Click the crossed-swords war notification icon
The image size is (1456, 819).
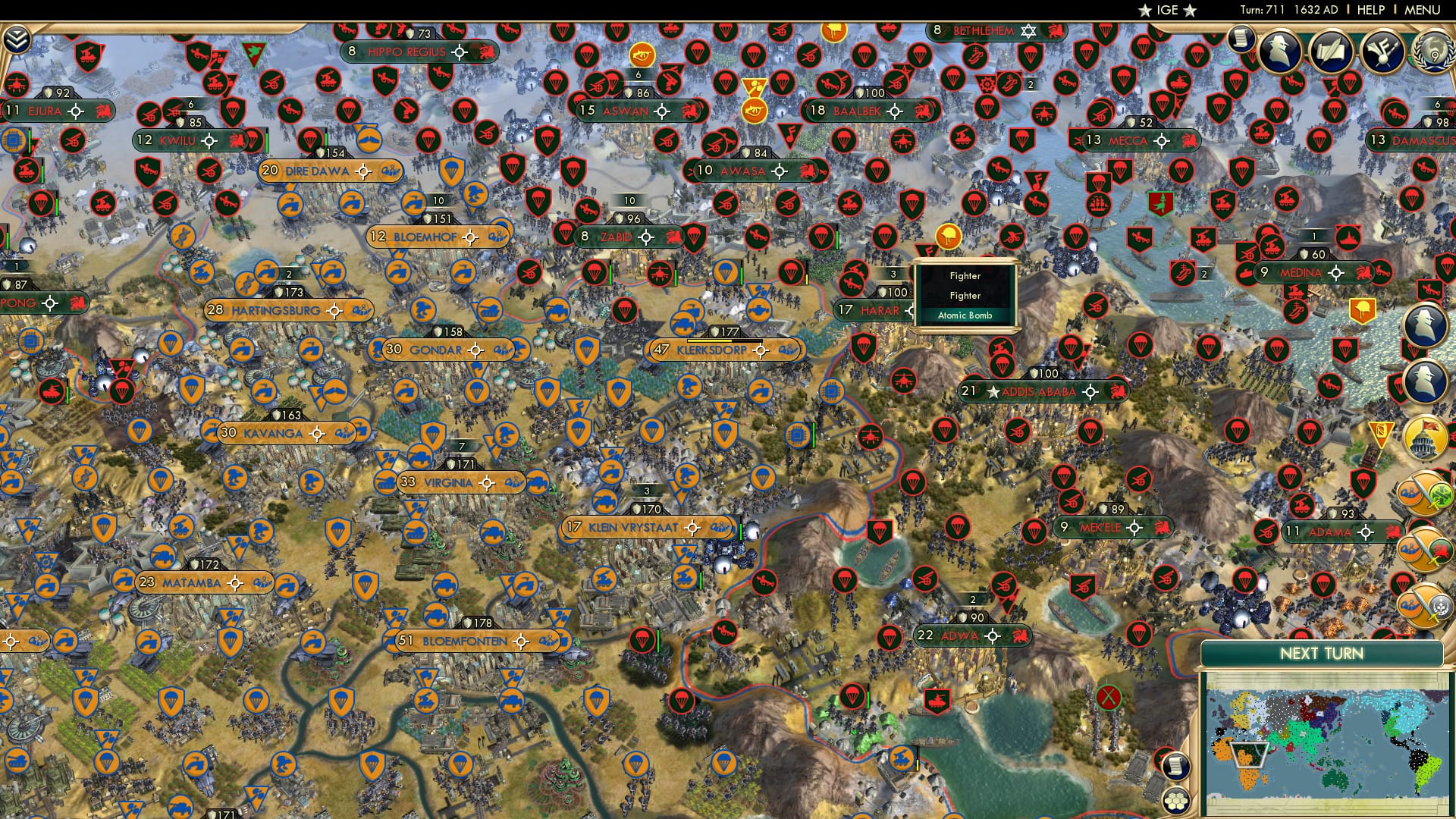click(1424, 493)
